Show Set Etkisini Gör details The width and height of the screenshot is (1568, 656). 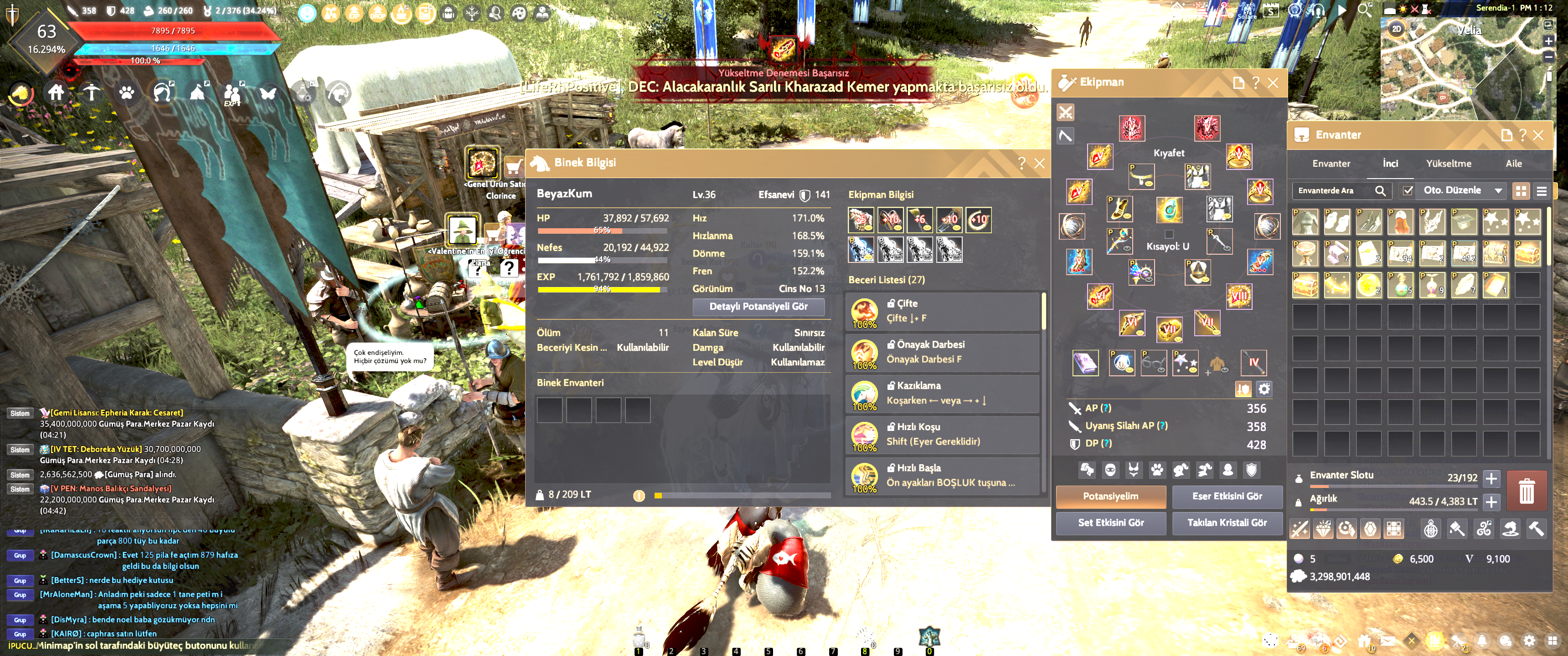click(x=1110, y=523)
